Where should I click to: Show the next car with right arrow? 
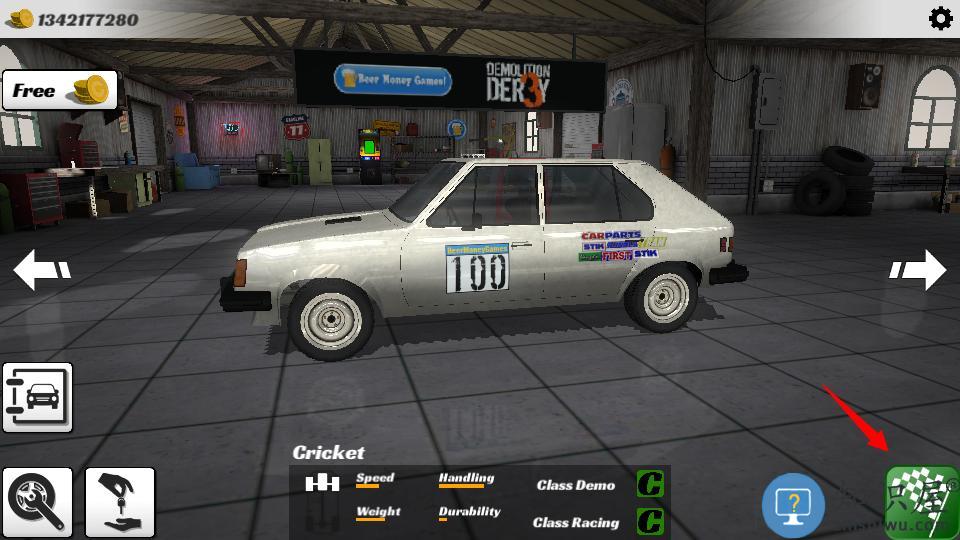click(917, 270)
